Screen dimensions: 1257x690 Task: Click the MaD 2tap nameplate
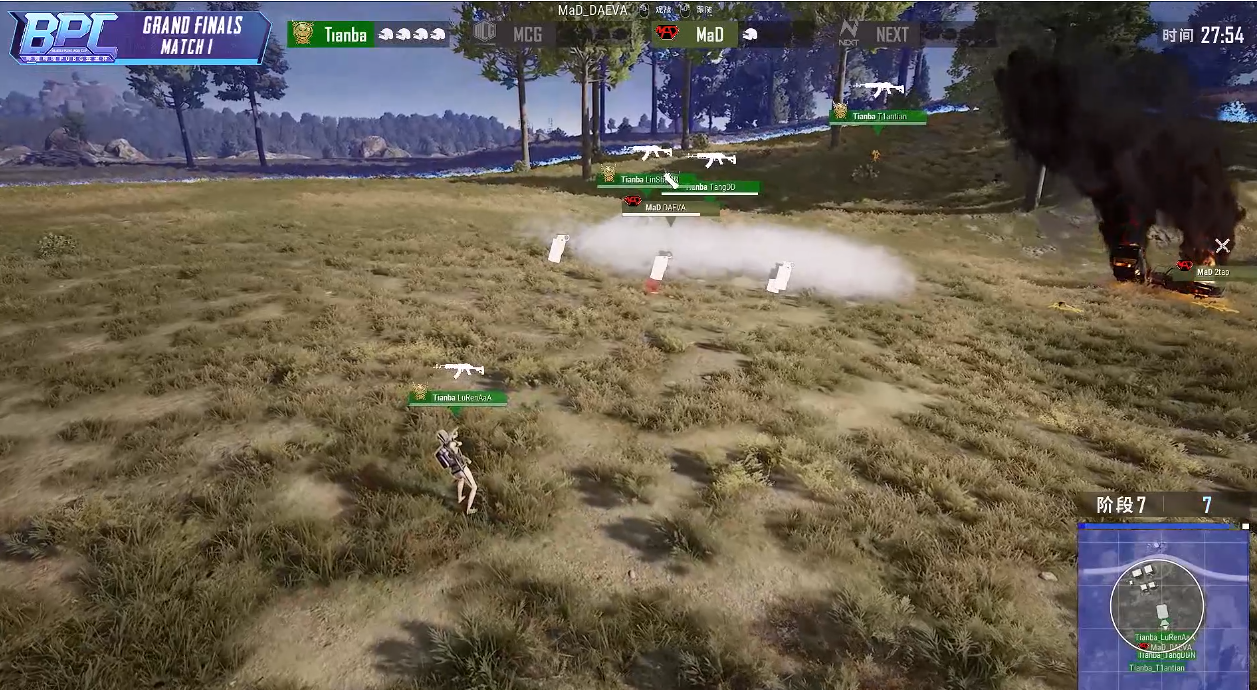1212,271
